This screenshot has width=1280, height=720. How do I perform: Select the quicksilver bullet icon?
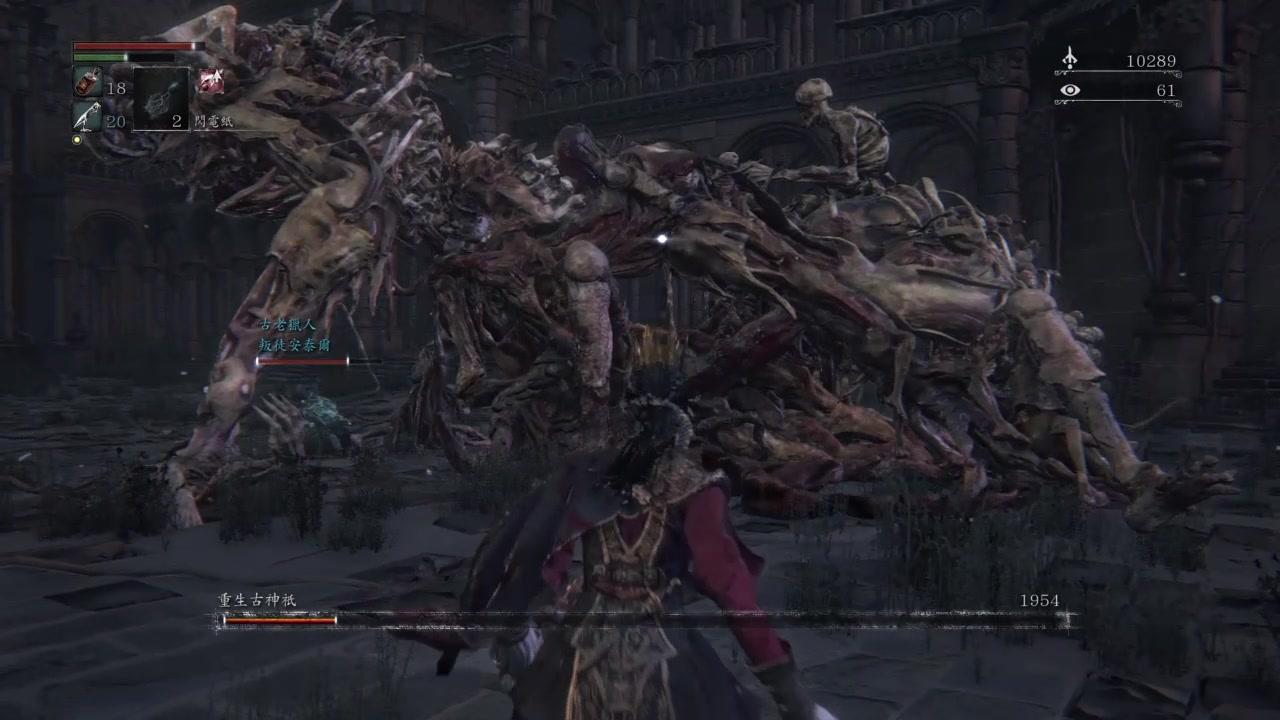pyautogui.click(x=87, y=117)
